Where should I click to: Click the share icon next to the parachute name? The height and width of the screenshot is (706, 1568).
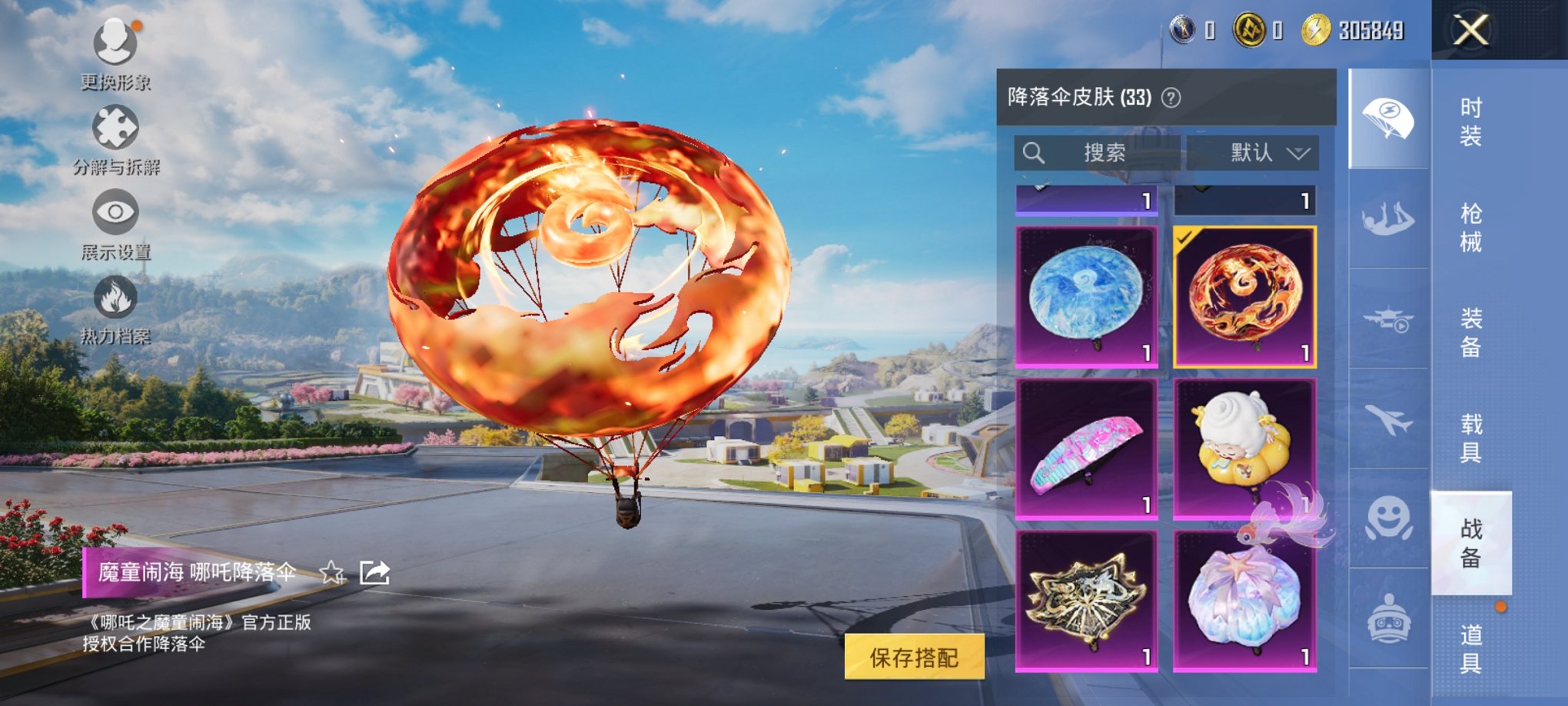374,573
